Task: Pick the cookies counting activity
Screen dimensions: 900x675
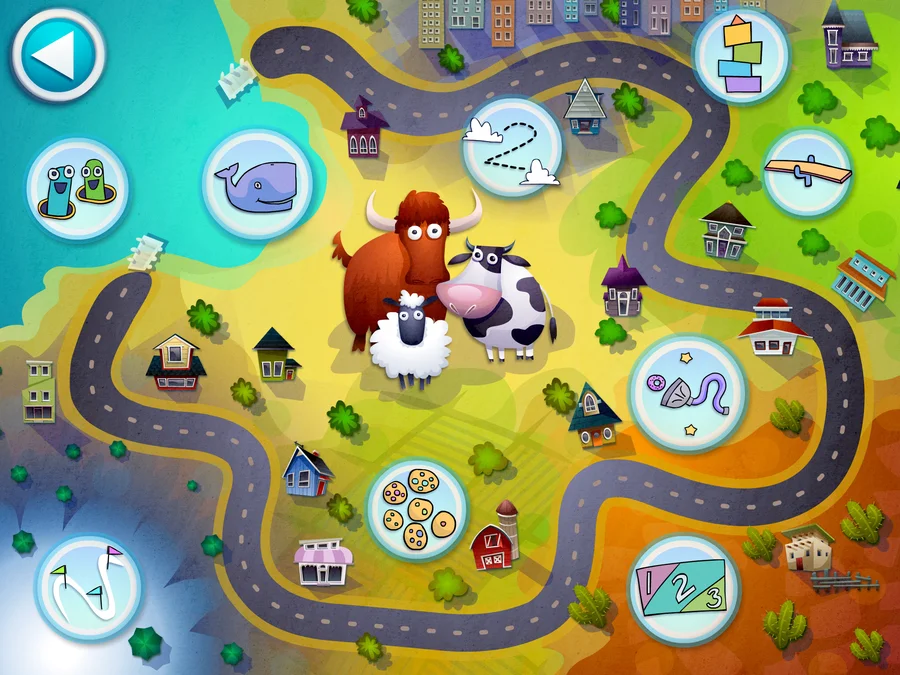Action: [417, 509]
